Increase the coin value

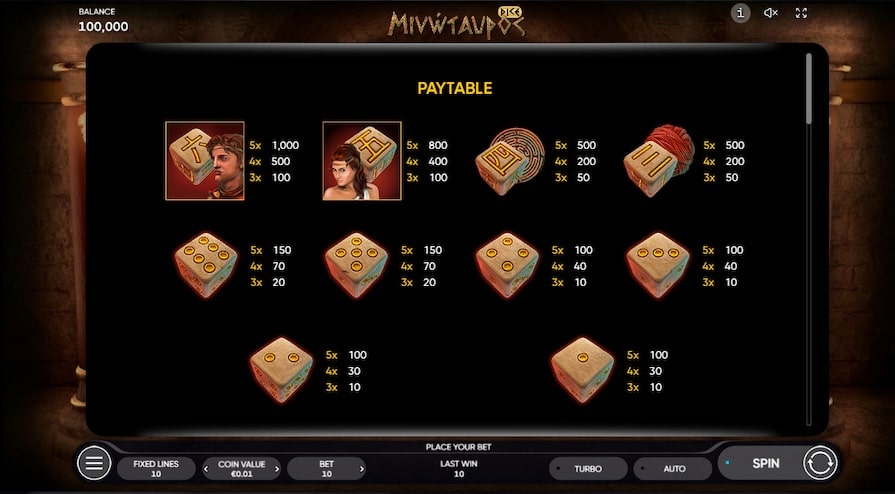pyautogui.click(x=275, y=468)
